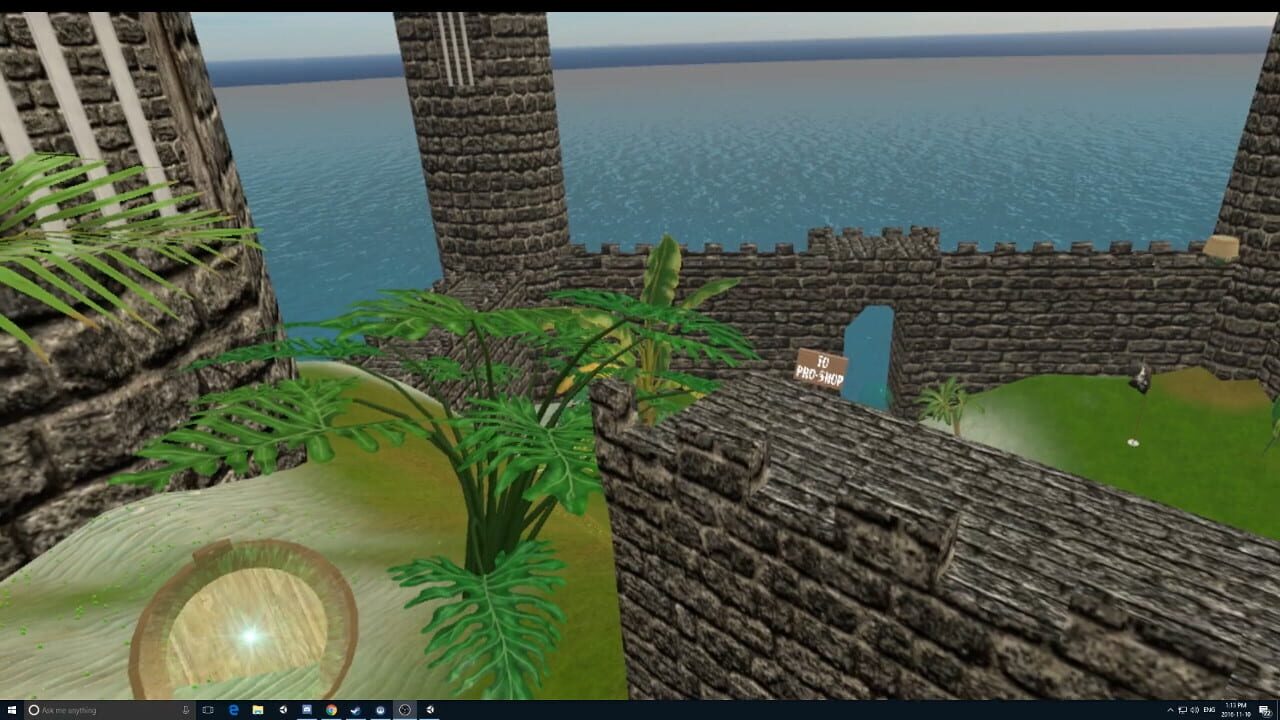The image size is (1280, 720).
Task: Open the SteamVR status app on the taskbar
Action: [x=405, y=710]
